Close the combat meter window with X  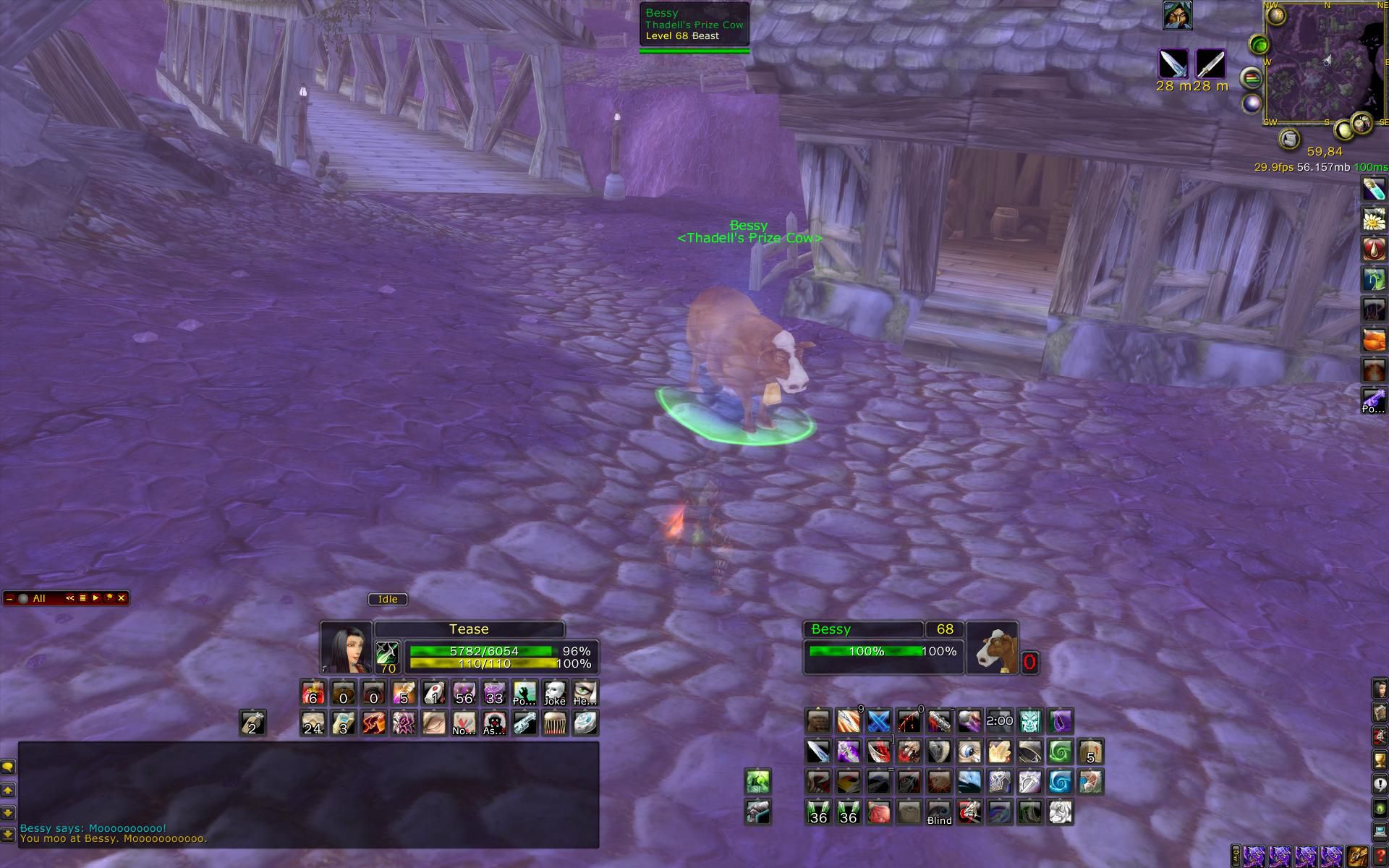[x=122, y=598]
